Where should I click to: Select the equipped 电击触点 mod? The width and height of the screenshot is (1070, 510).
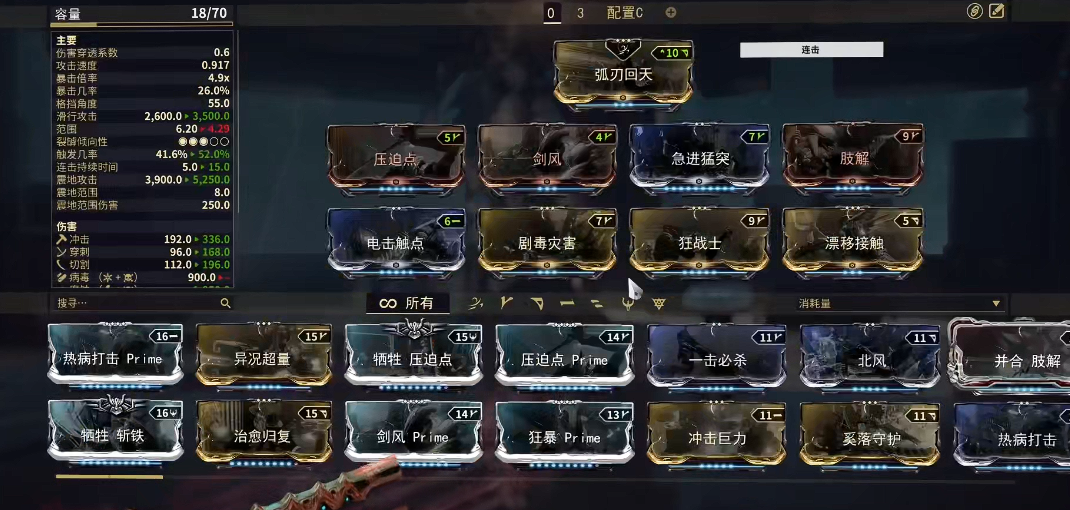click(395, 240)
